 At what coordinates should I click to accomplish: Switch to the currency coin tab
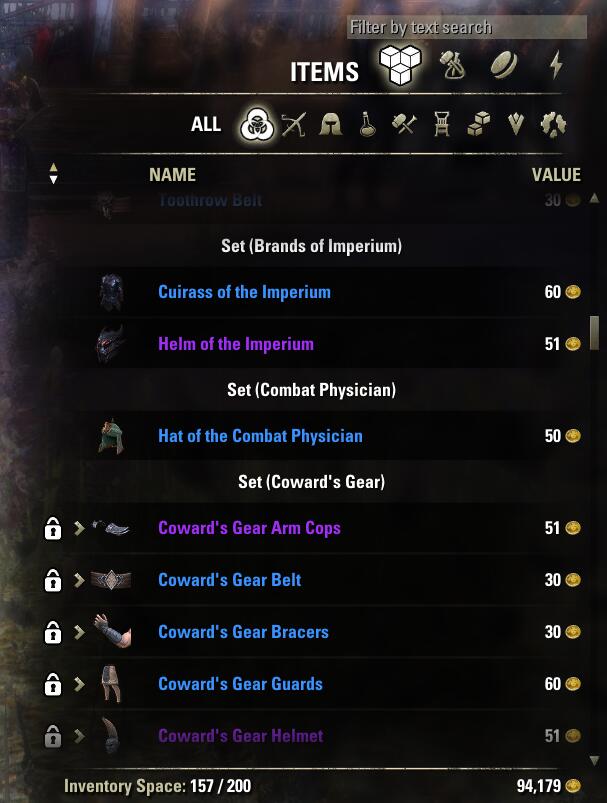(x=505, y=66)
